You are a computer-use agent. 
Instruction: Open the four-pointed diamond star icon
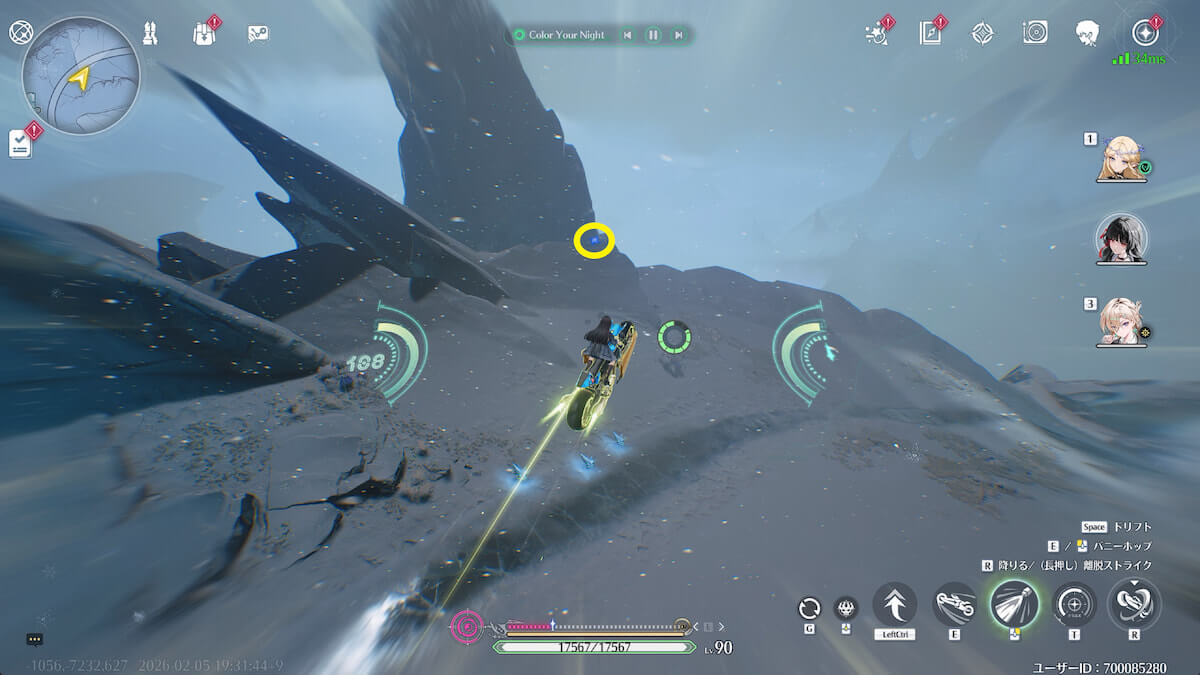point(983,33)
